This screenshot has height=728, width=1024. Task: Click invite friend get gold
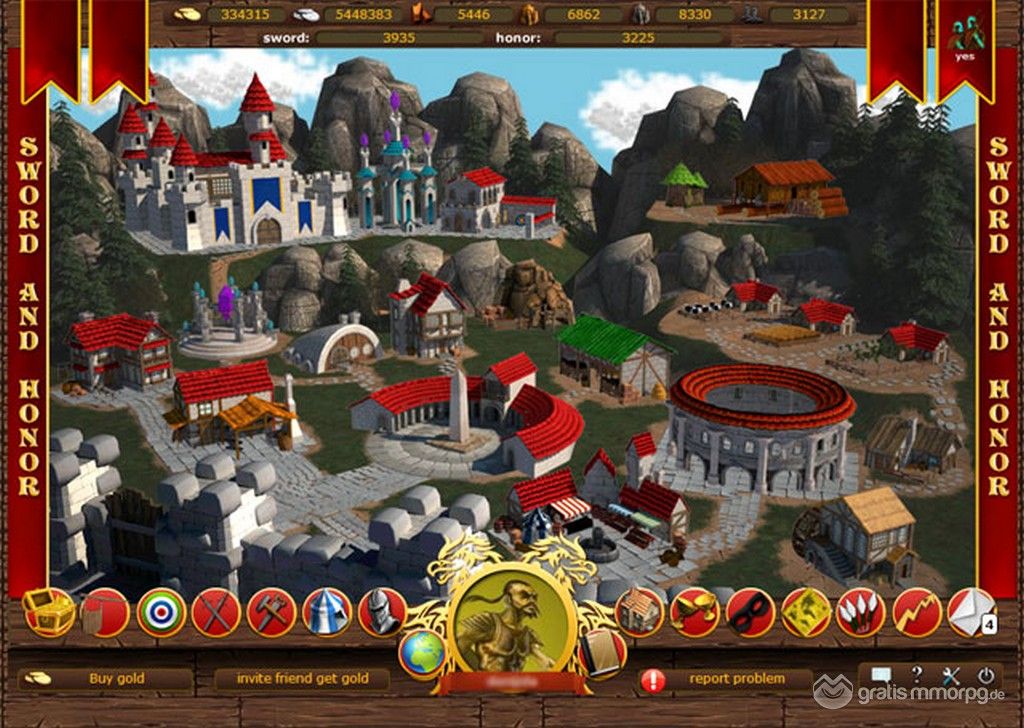click(x=300, y=678)
